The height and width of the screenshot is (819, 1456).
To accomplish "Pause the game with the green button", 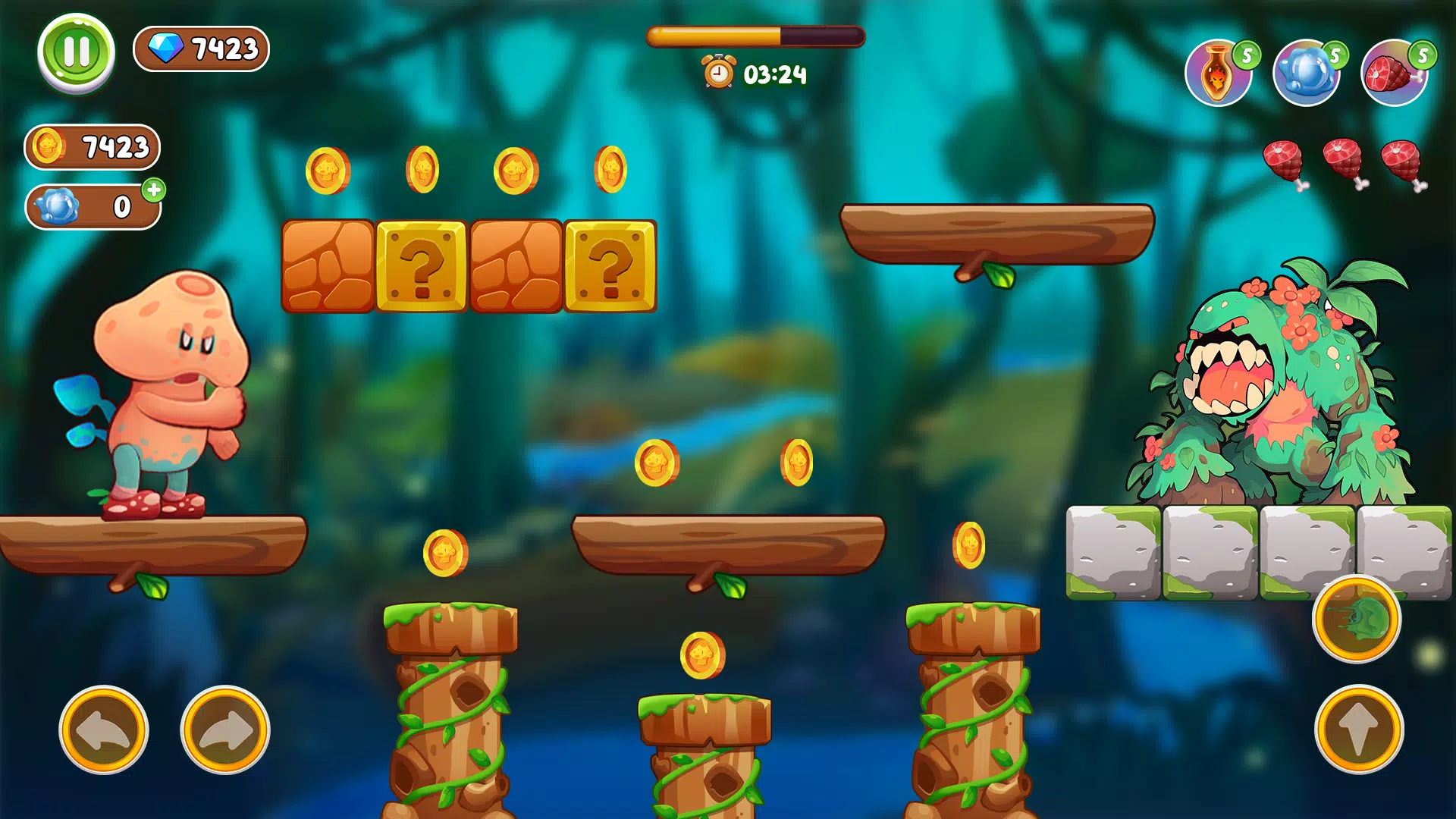I will coord(76,52).
